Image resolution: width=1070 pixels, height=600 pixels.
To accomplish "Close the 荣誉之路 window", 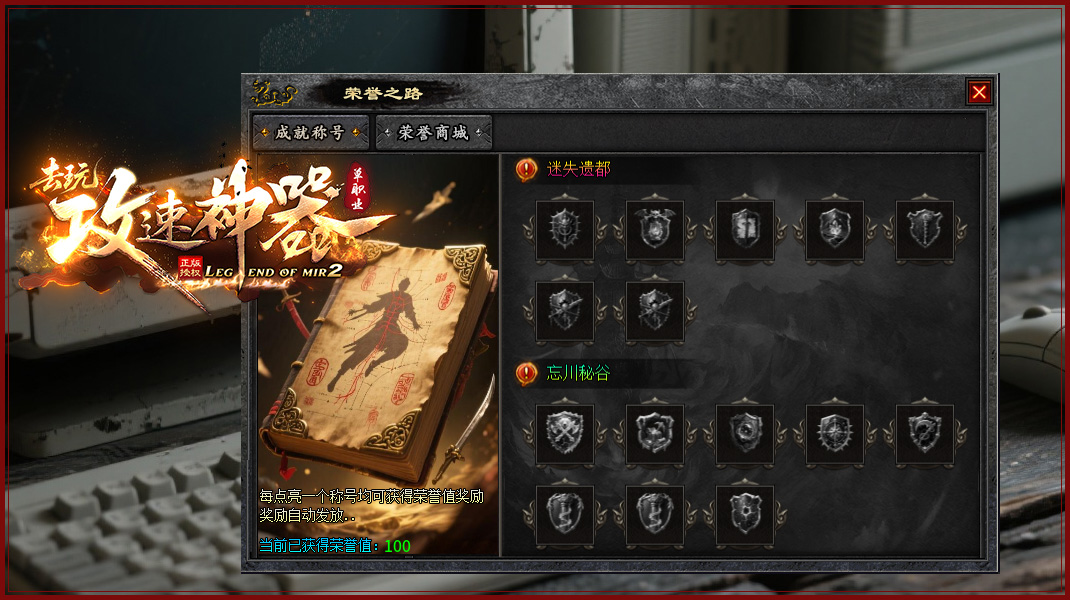I will pos(979,92).
